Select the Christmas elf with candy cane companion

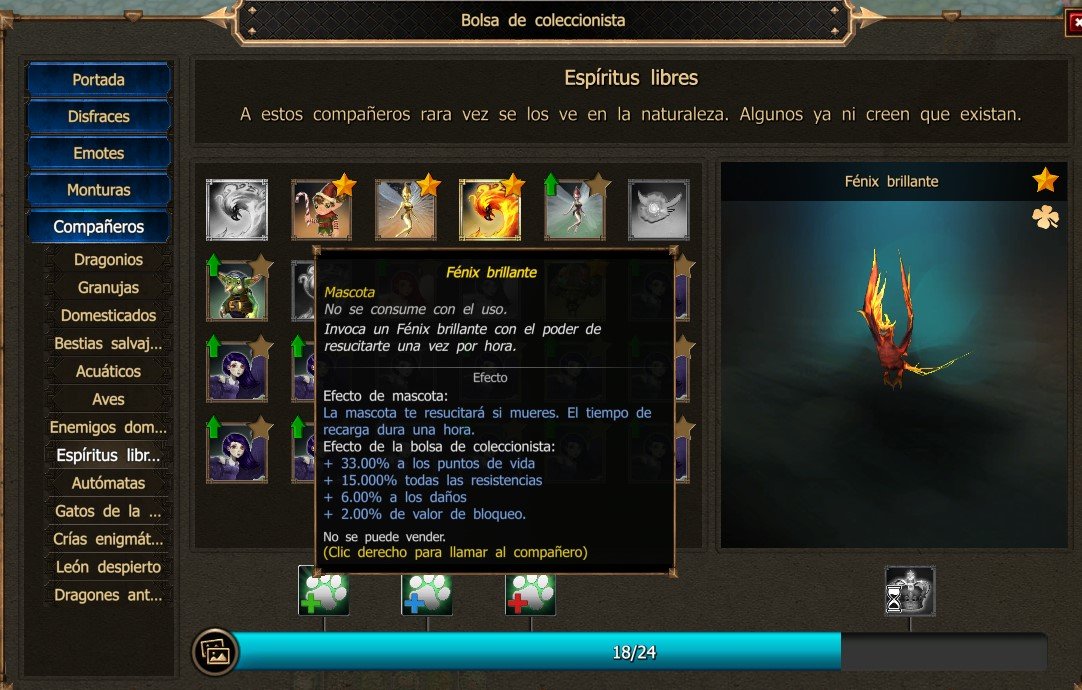(x=321, y=210)
